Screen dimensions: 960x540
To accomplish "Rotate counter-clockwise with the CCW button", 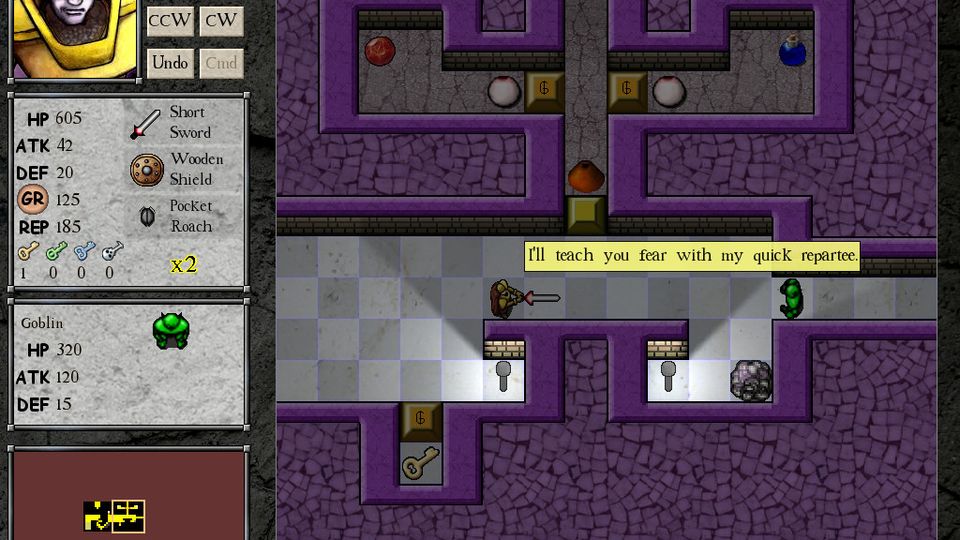I will [x=170, y=21].
